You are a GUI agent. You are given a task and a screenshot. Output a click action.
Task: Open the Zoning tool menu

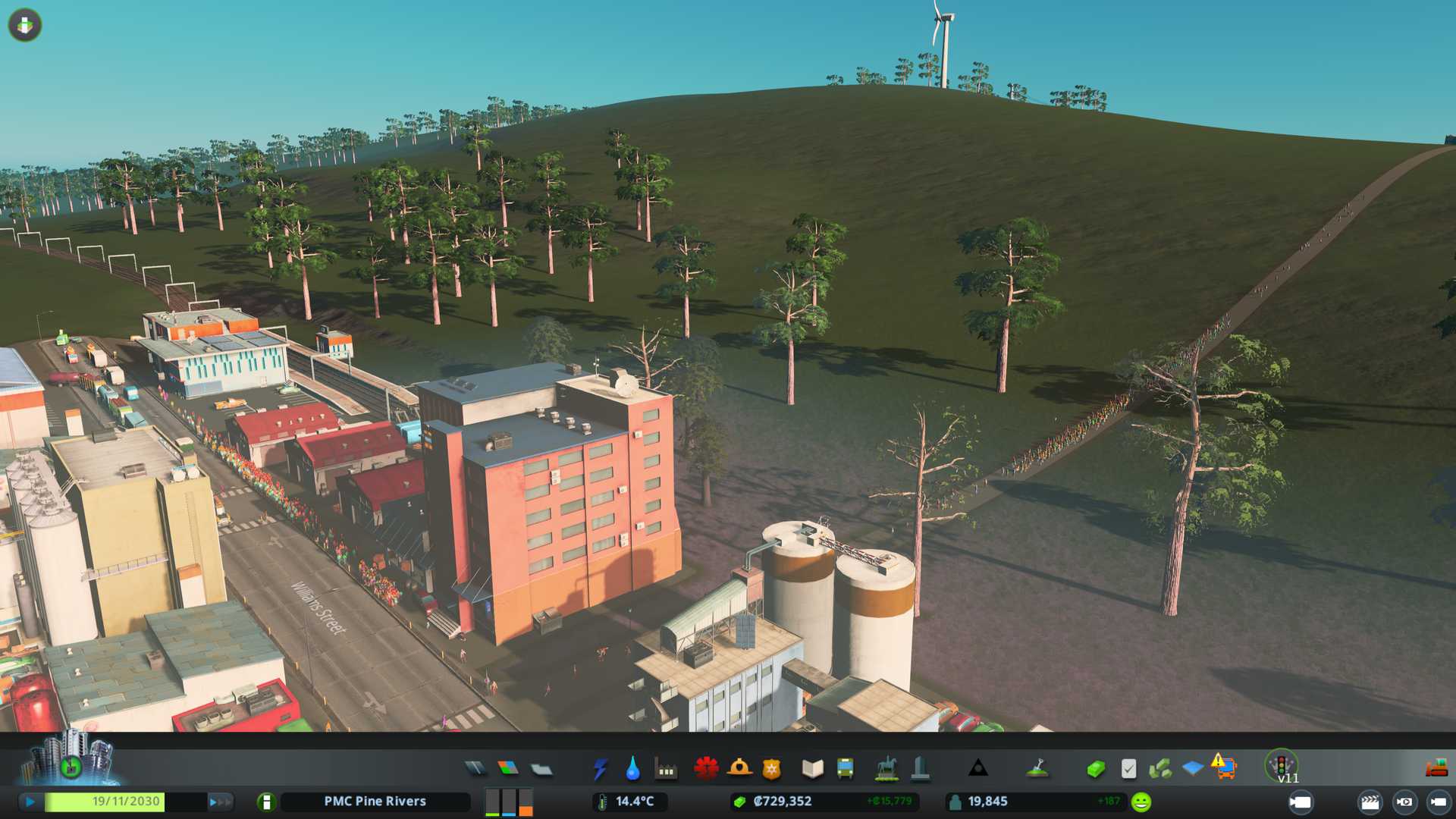click(x=508, y=769)
